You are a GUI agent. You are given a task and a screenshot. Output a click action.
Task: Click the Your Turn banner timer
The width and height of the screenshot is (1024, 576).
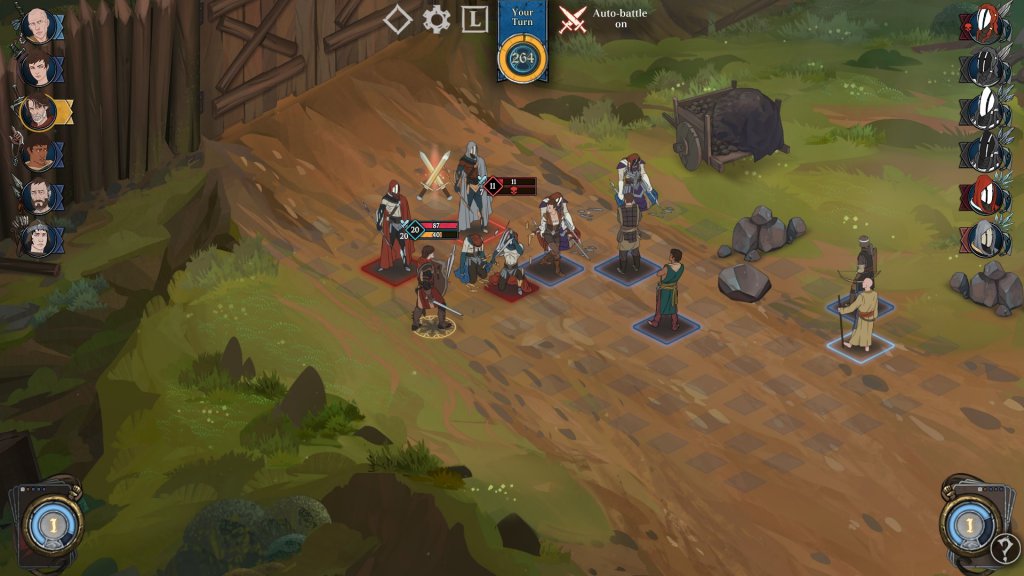click(522, 58)
